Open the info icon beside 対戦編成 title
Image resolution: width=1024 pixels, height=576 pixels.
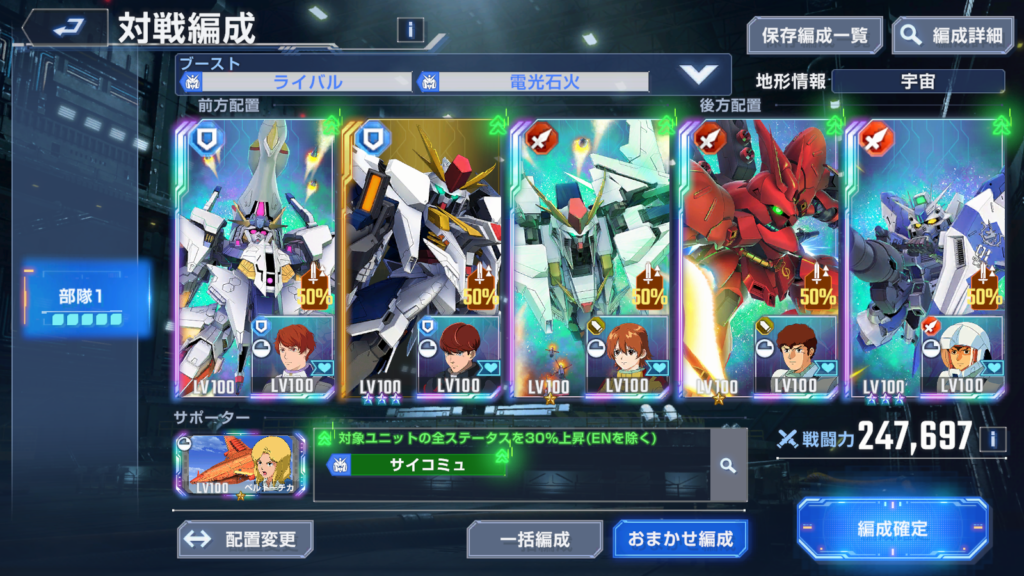(411, 29)
